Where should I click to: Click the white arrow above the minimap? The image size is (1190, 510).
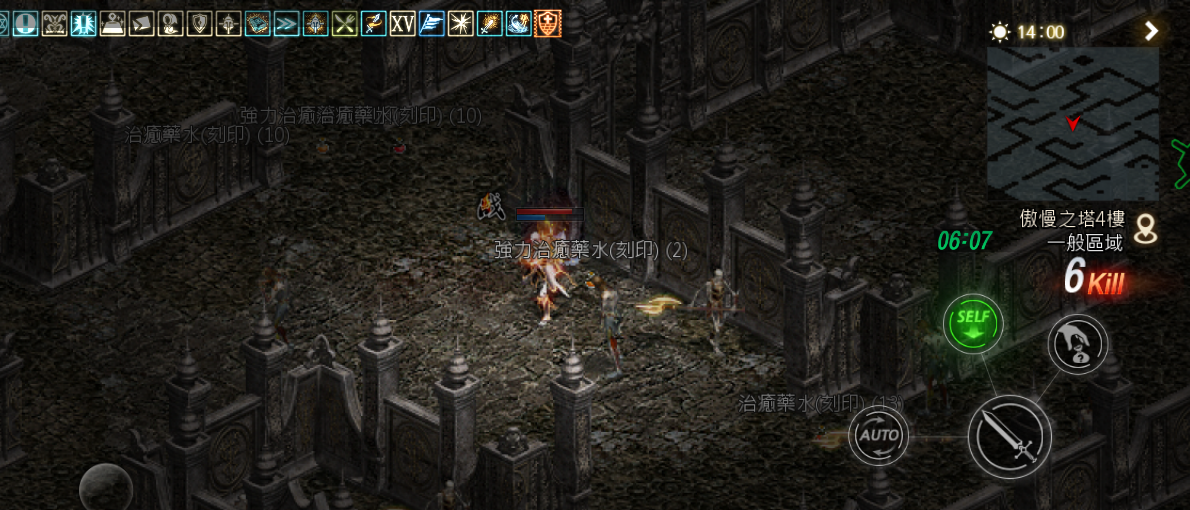(x=1152, y=31)
